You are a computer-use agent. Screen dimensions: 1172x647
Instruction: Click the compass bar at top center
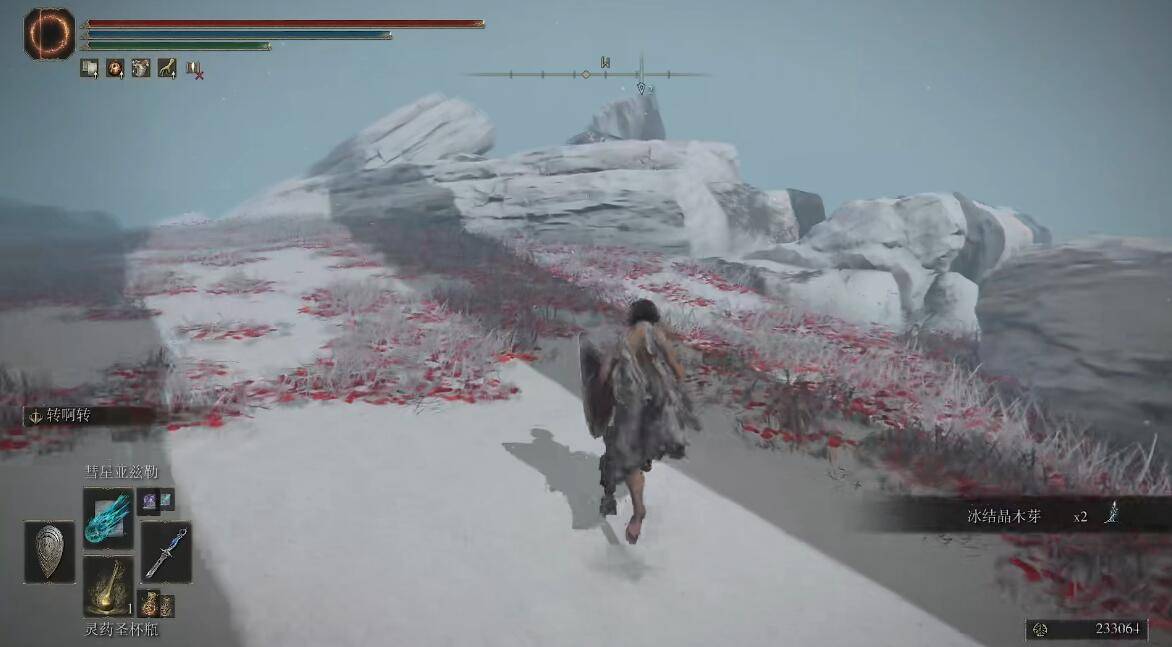pyautogui.click(x=587, y=73)
